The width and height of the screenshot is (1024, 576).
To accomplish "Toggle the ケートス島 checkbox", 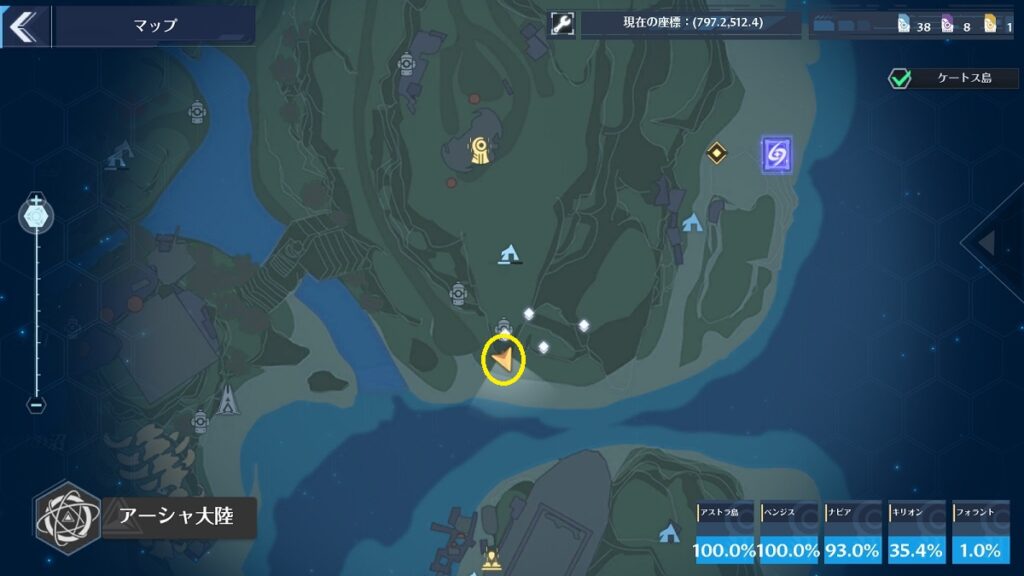I will (x=900, y=78).
